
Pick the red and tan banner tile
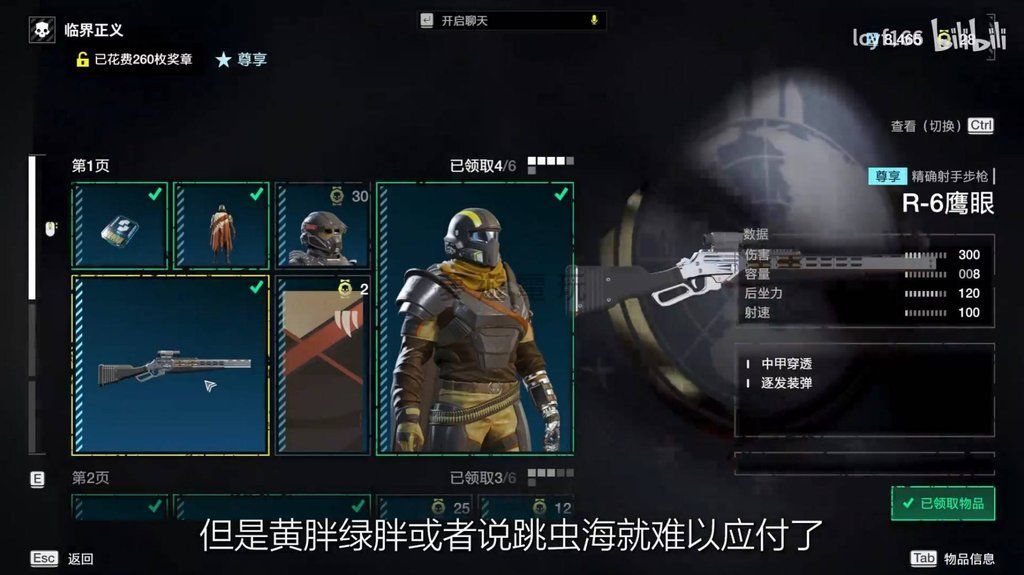pyautogui.click(x=323, y=366)
